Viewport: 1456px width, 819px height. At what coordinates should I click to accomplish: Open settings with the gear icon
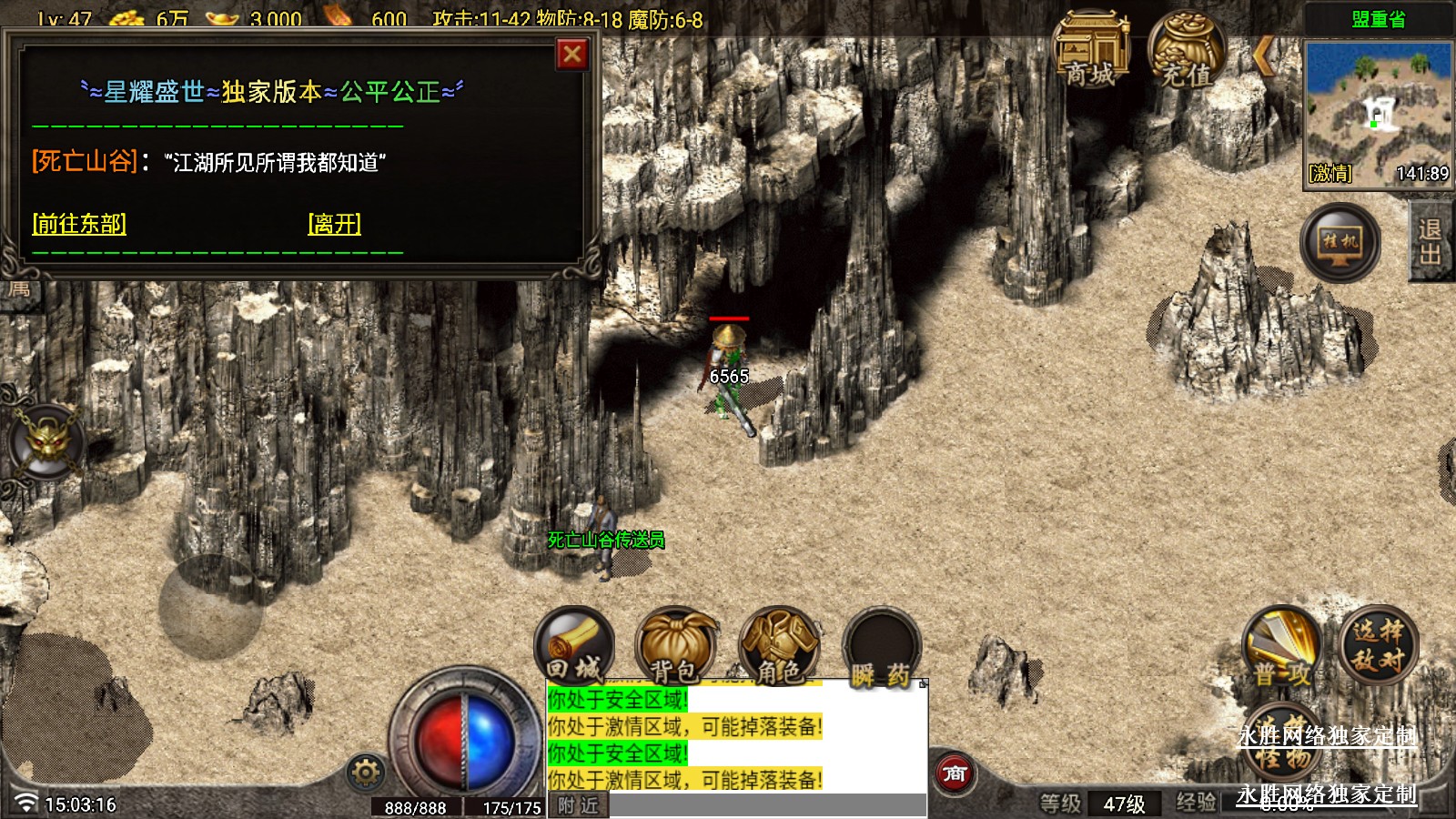[366, 773]
